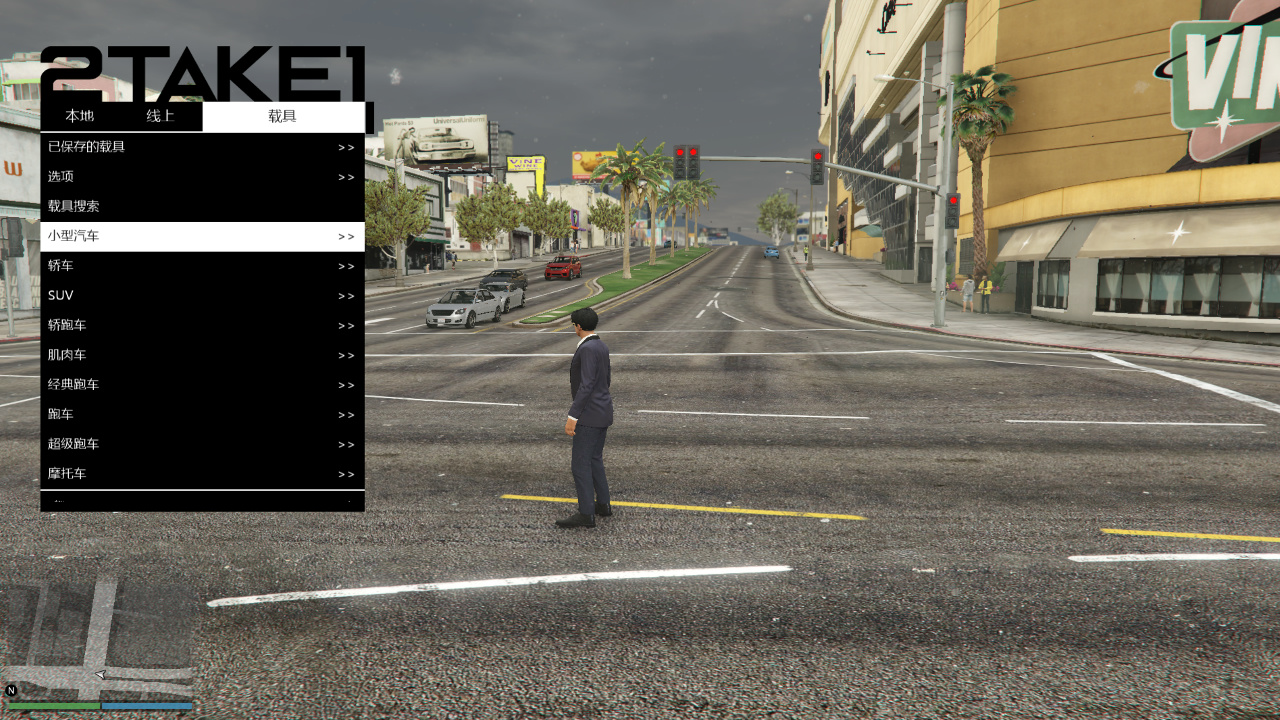The image size is (1280, 720).
Task: Choose the SUV category
Action: pyautogui.click(x=202, y=296)
